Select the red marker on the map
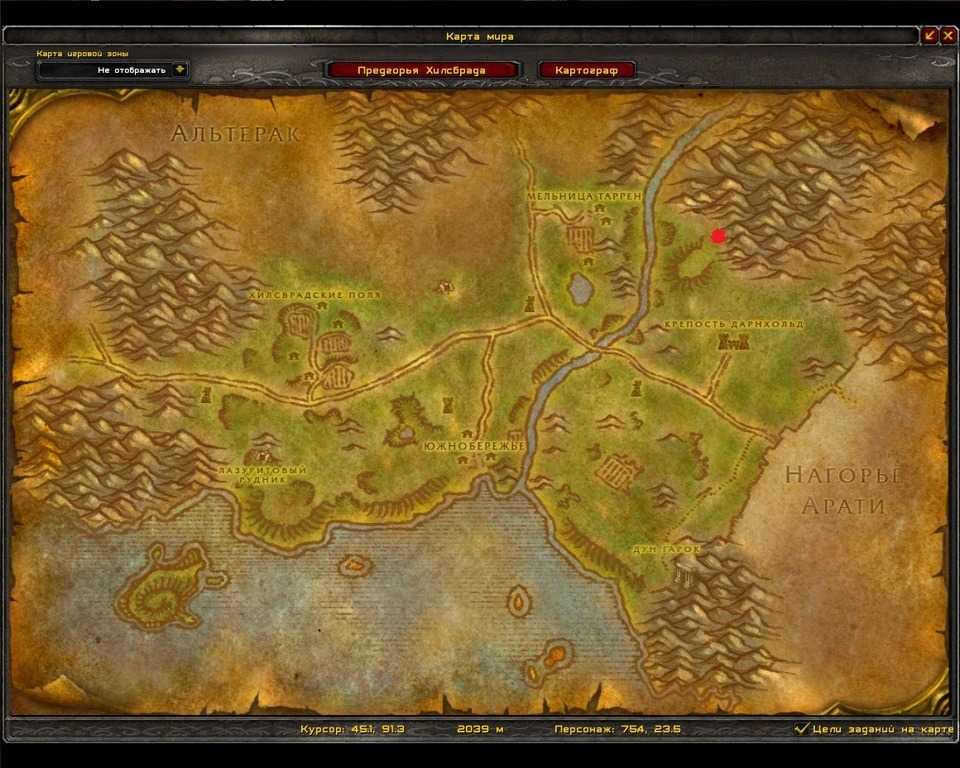 click(717, 236)
